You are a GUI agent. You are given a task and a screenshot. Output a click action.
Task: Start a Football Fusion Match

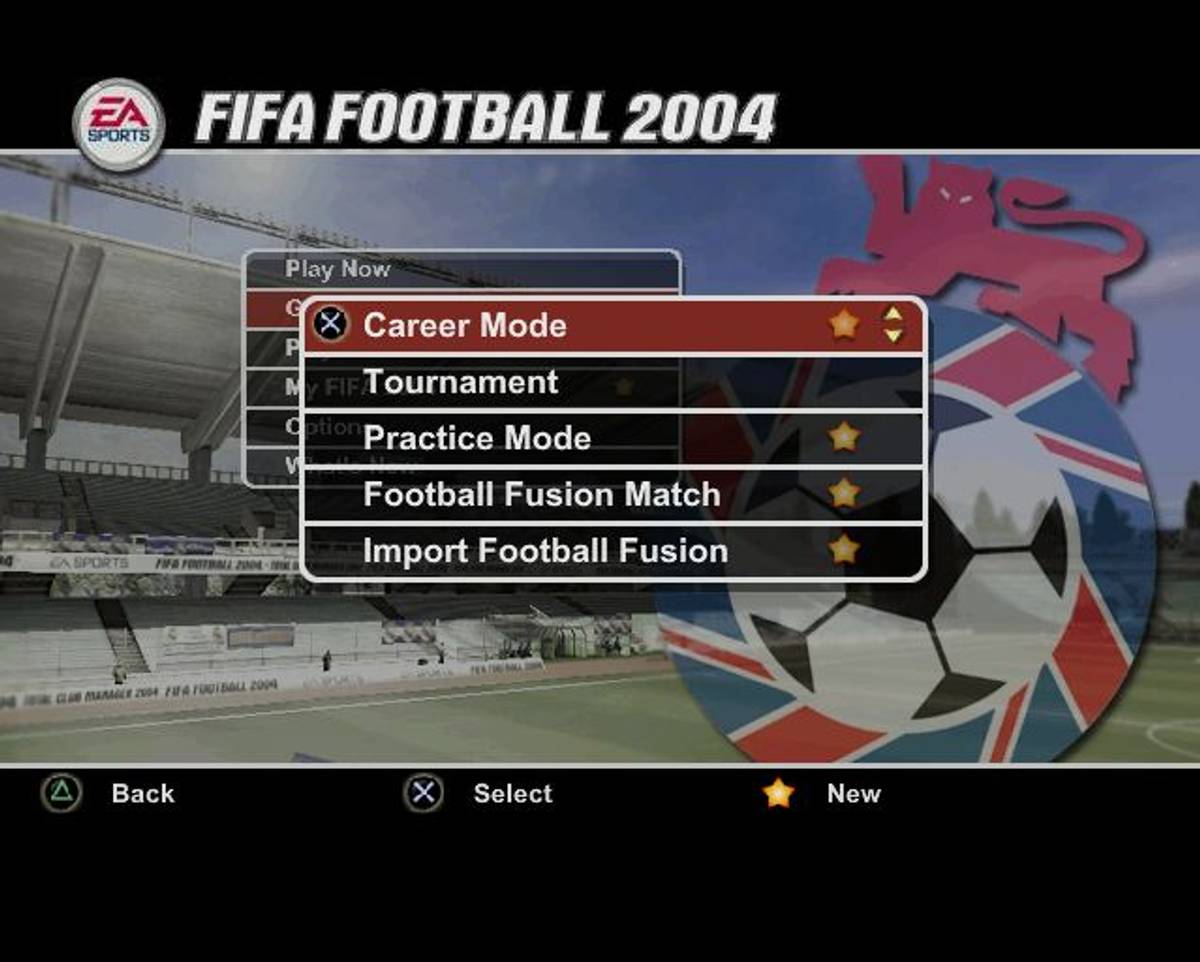pos(541,495)
